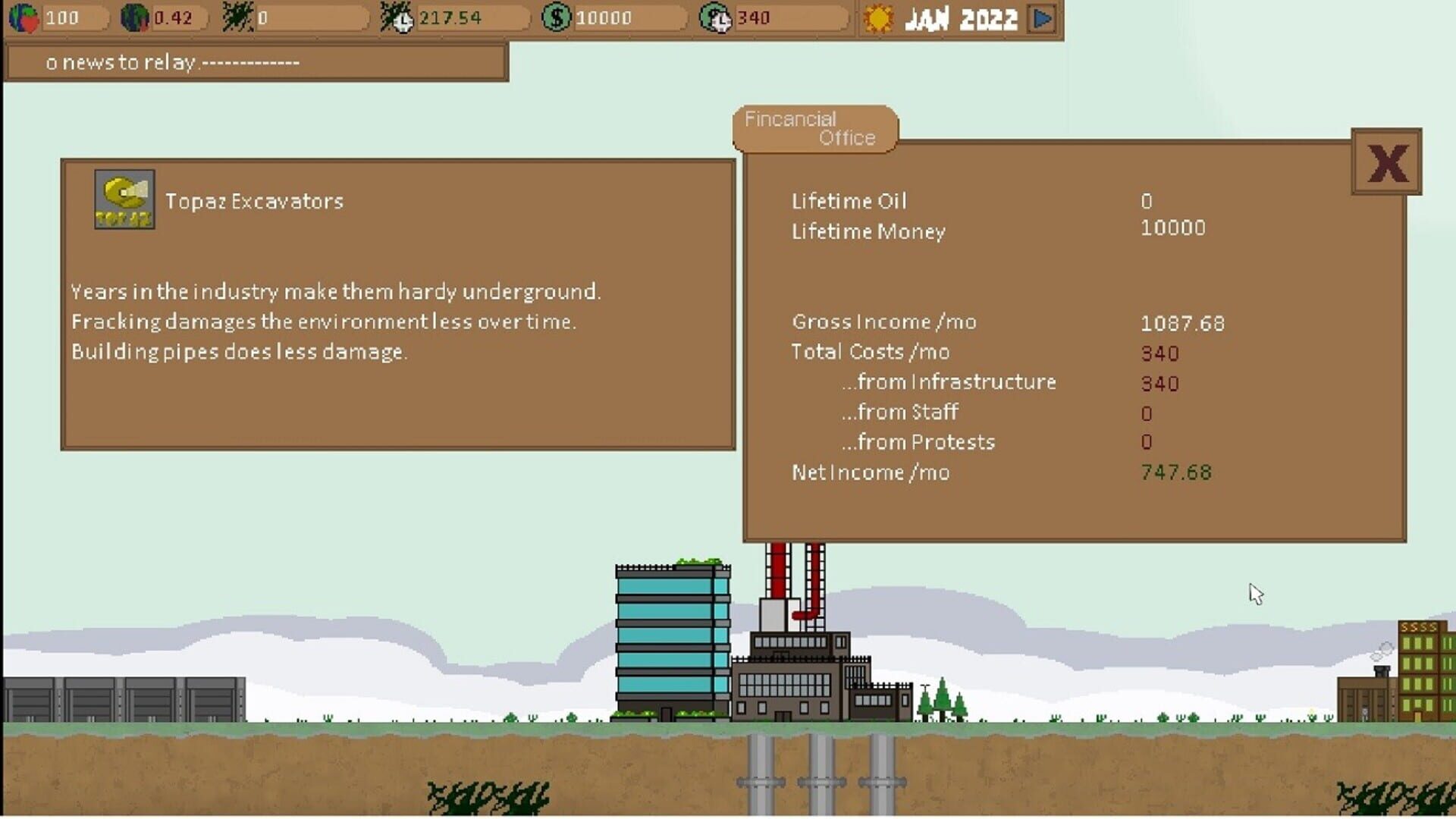Select the Topaz Excavators company logo
Viewport: 1456px width, 819px height.
124,197
